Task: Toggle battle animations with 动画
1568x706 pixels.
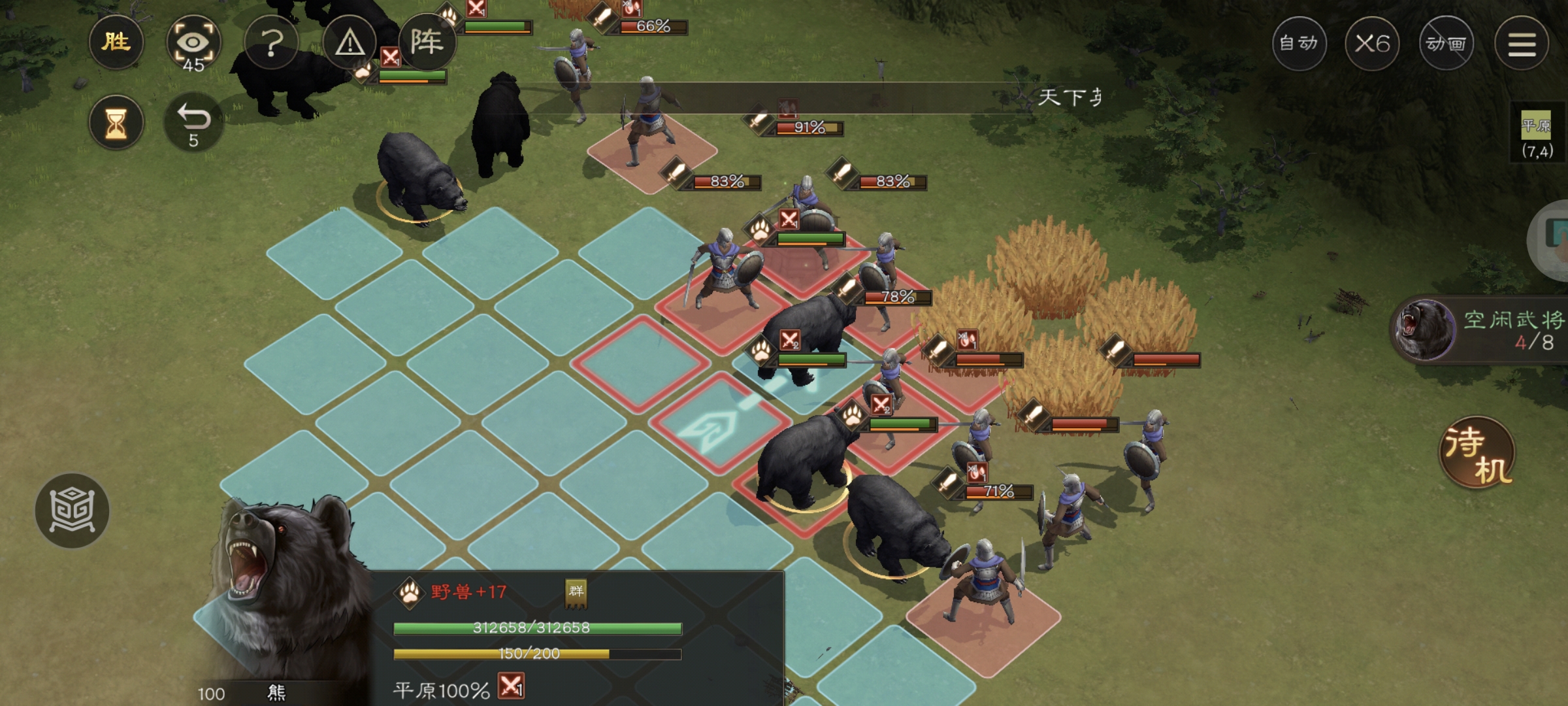Action: 1446,44
